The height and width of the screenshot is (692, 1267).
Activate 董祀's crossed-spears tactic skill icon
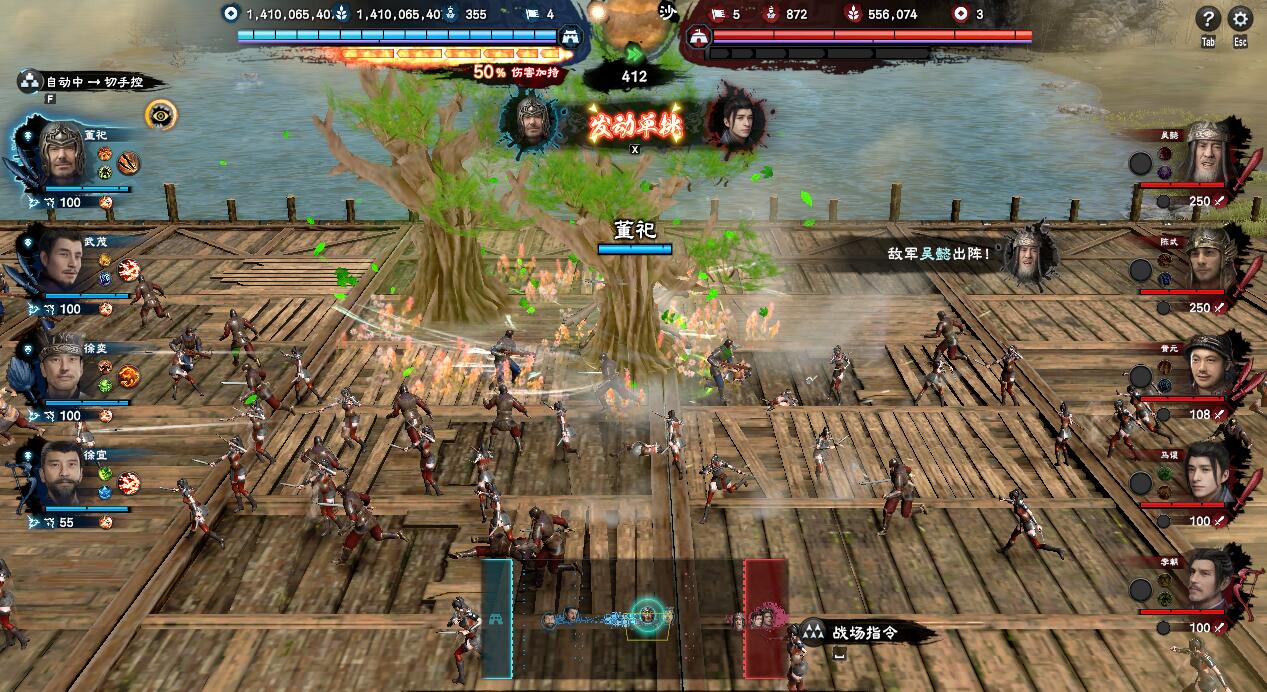(128, 163)
